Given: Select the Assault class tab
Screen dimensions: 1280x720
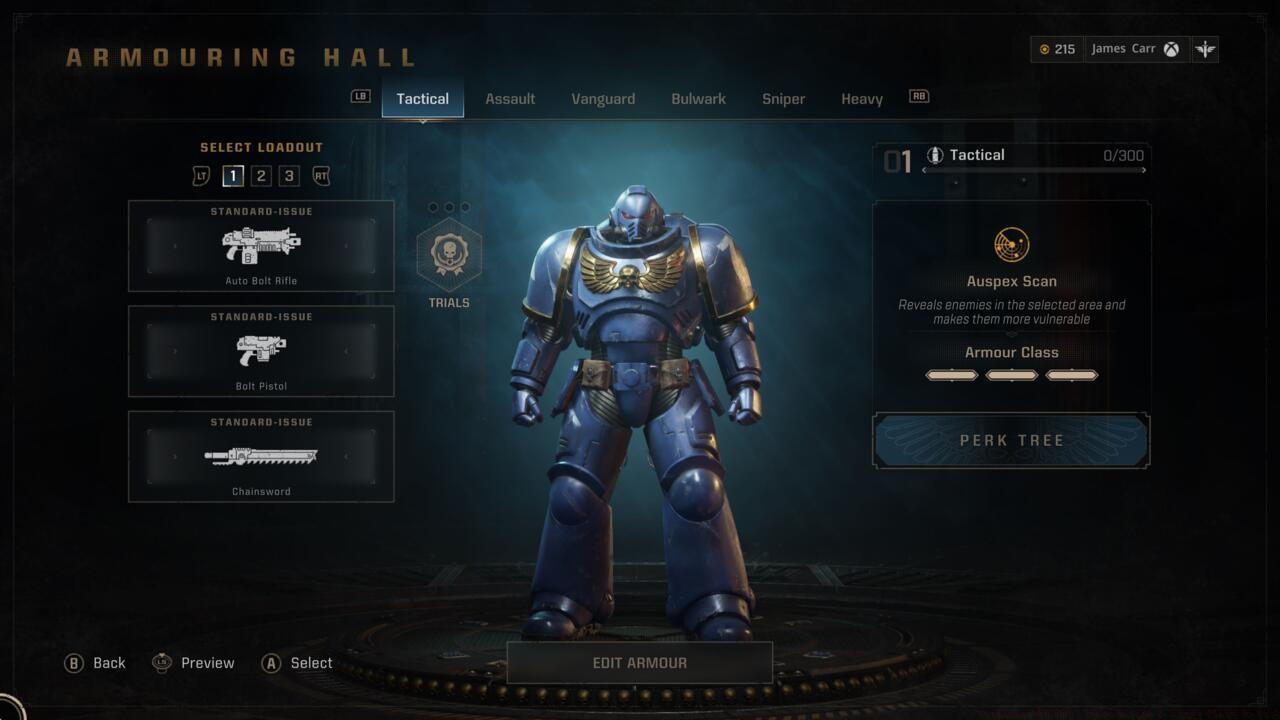Looking at the screenshot, I should click(x=510, y=99).
